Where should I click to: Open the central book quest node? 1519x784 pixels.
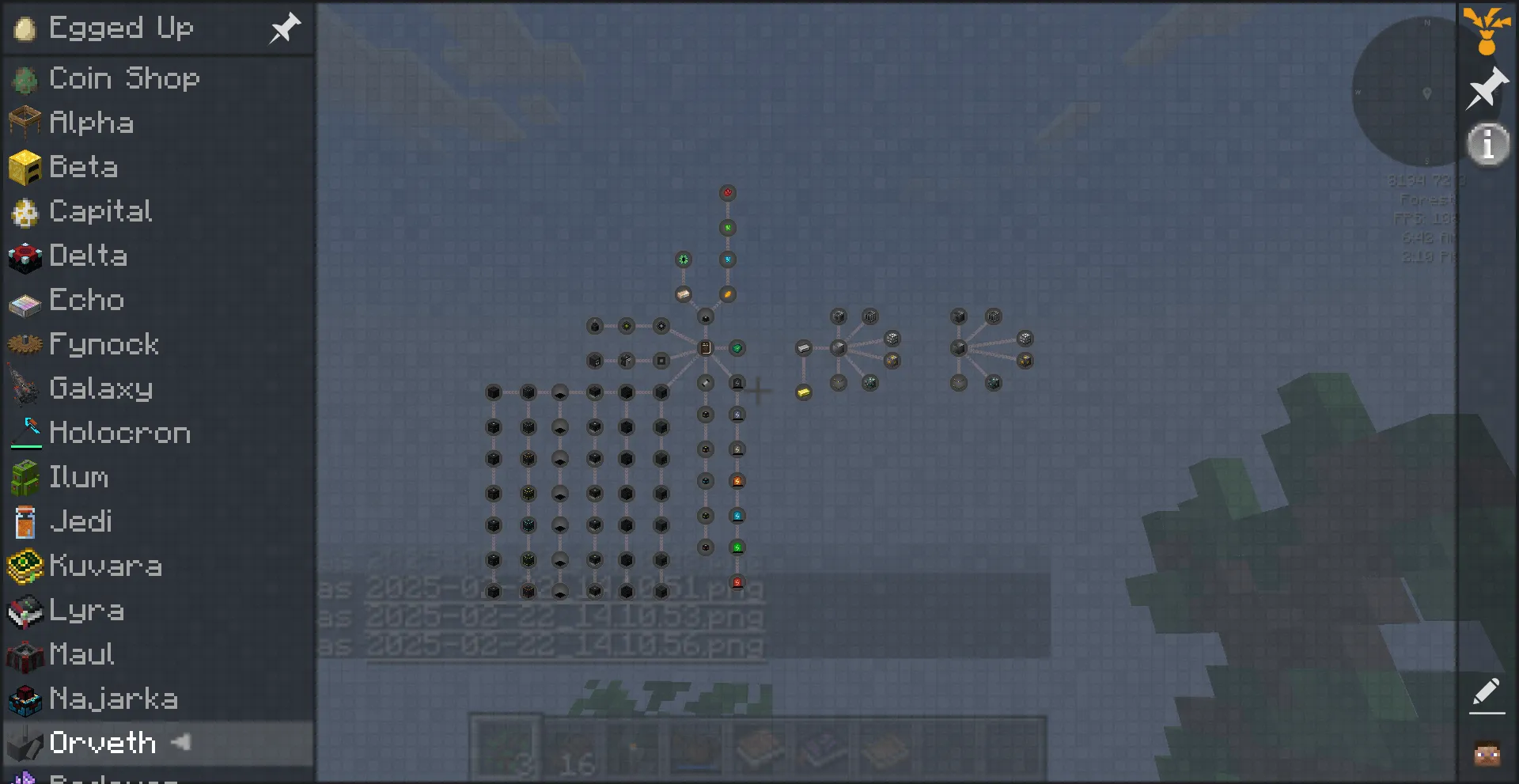click(704, 347)
